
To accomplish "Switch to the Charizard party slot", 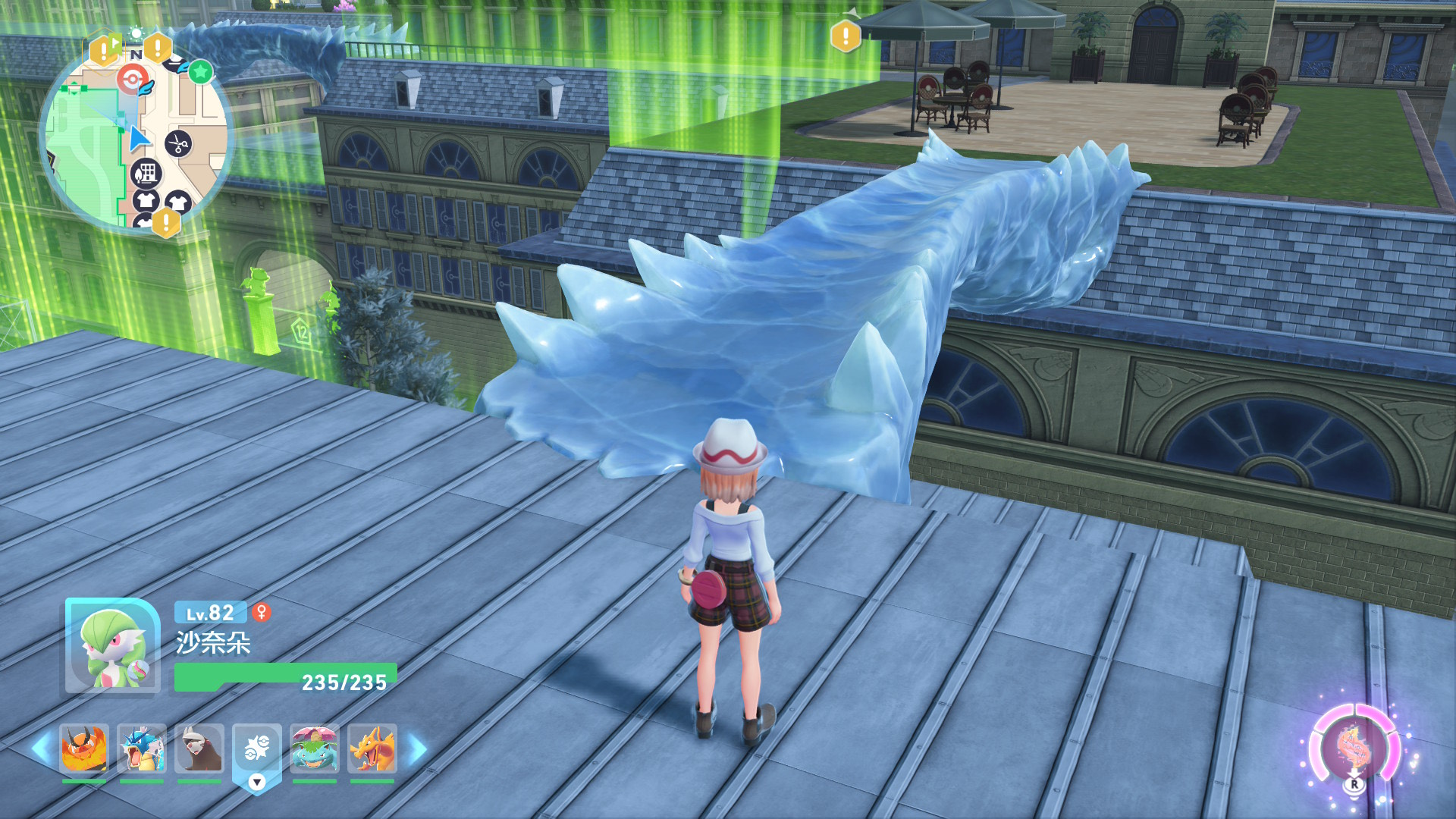I will [372, 748].
